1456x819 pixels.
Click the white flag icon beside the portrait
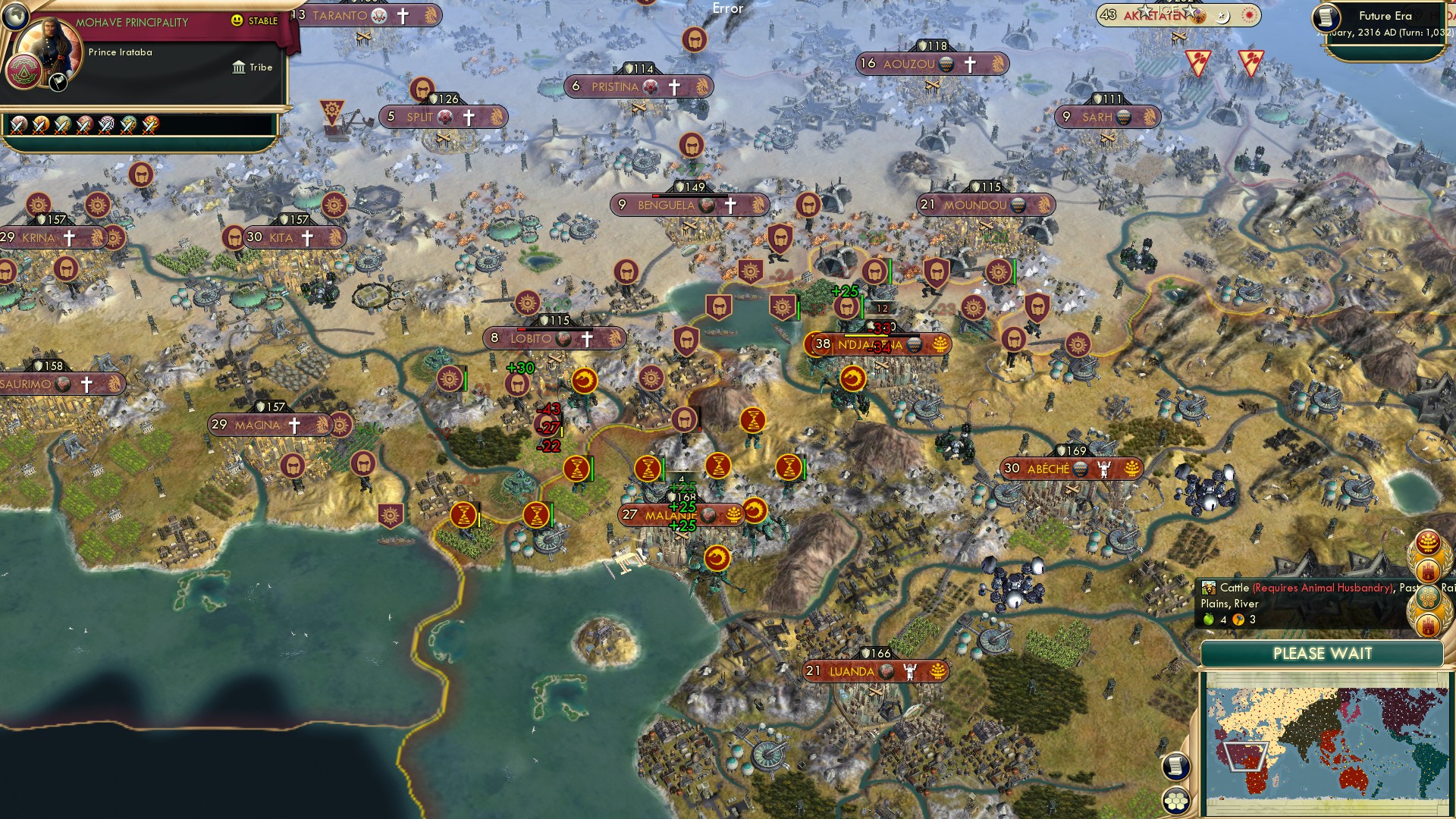pyautogui.click(x=57, y=83)
